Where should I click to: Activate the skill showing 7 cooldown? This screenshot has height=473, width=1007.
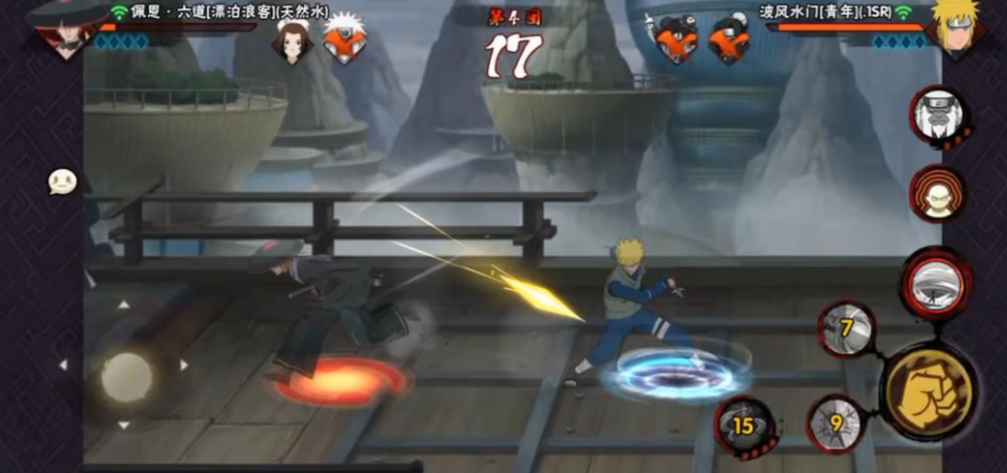pyautogui.click(x=847, y=327)
